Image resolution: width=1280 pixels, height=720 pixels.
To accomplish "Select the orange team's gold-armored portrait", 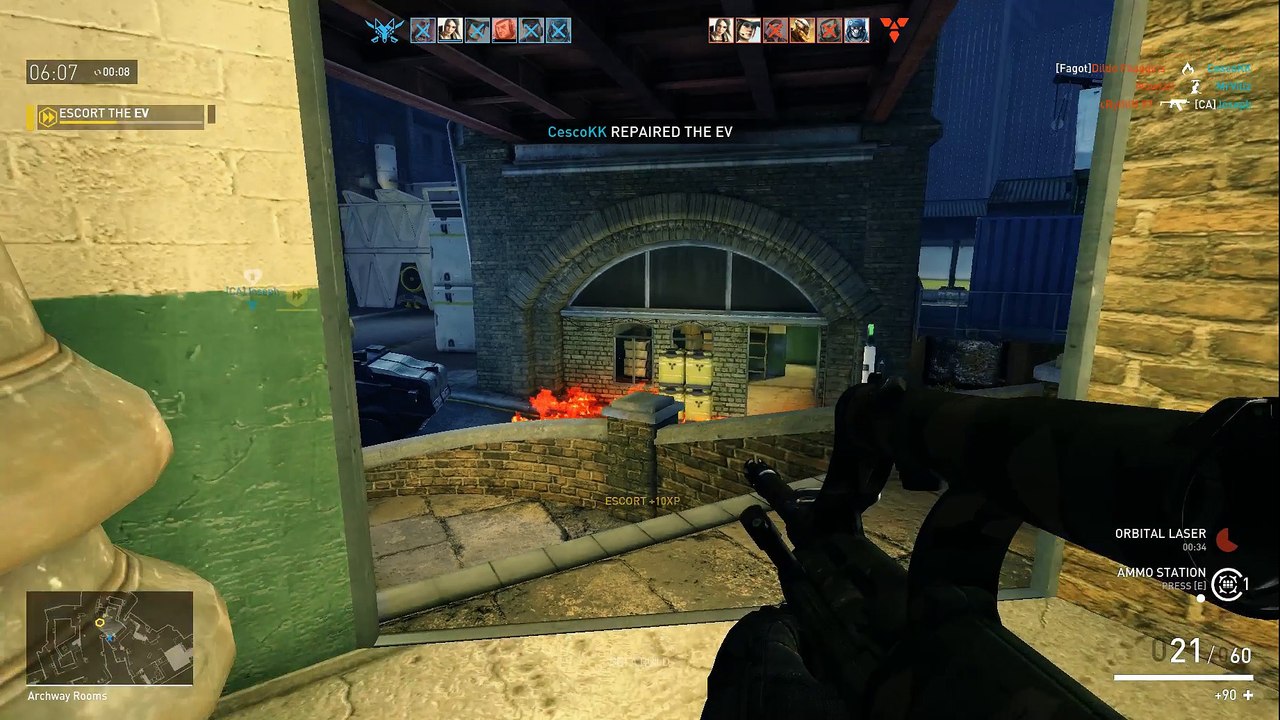I will (802, 30).
